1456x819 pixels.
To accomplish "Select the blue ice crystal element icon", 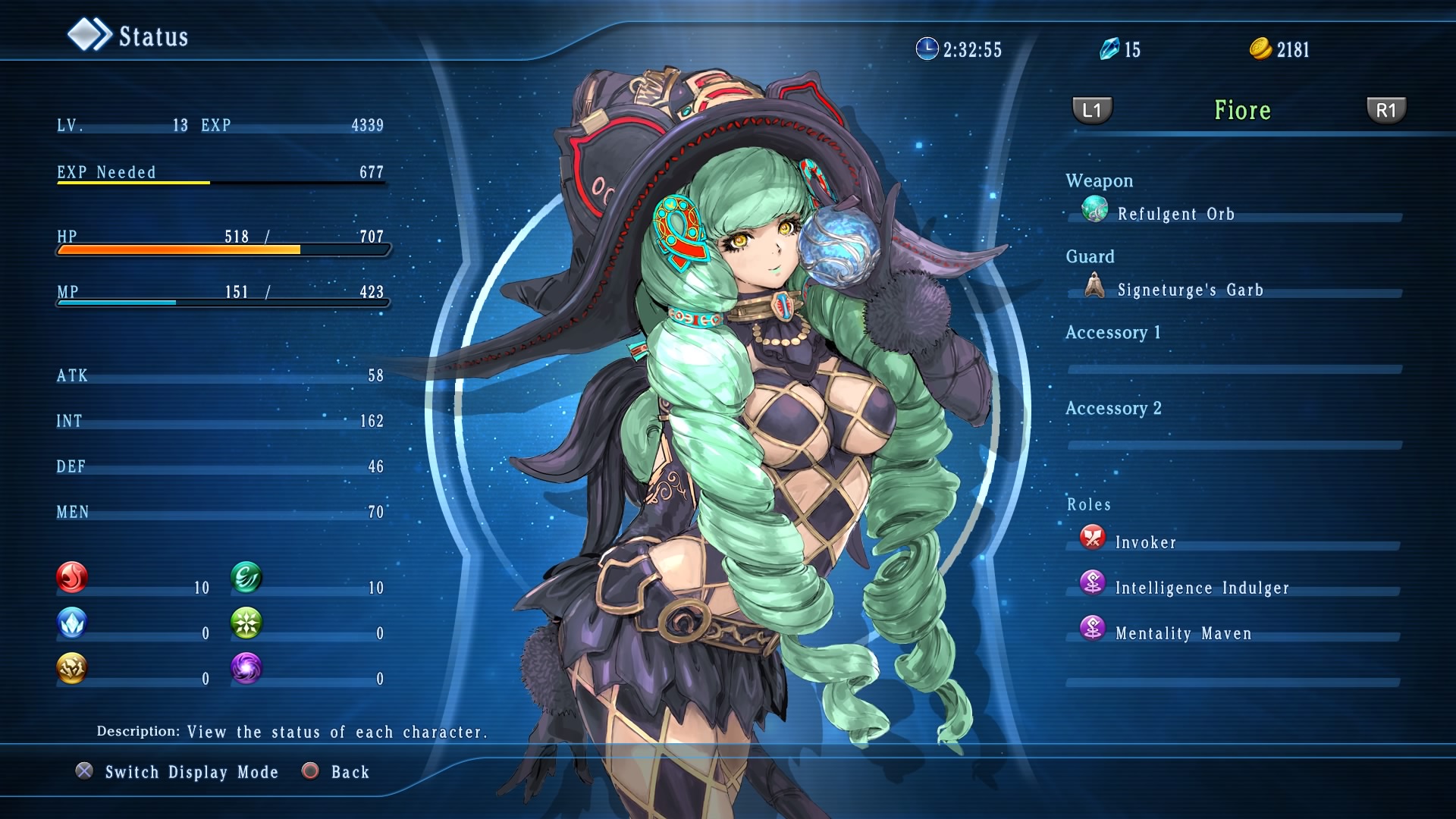I will click(x=72, y=623).
